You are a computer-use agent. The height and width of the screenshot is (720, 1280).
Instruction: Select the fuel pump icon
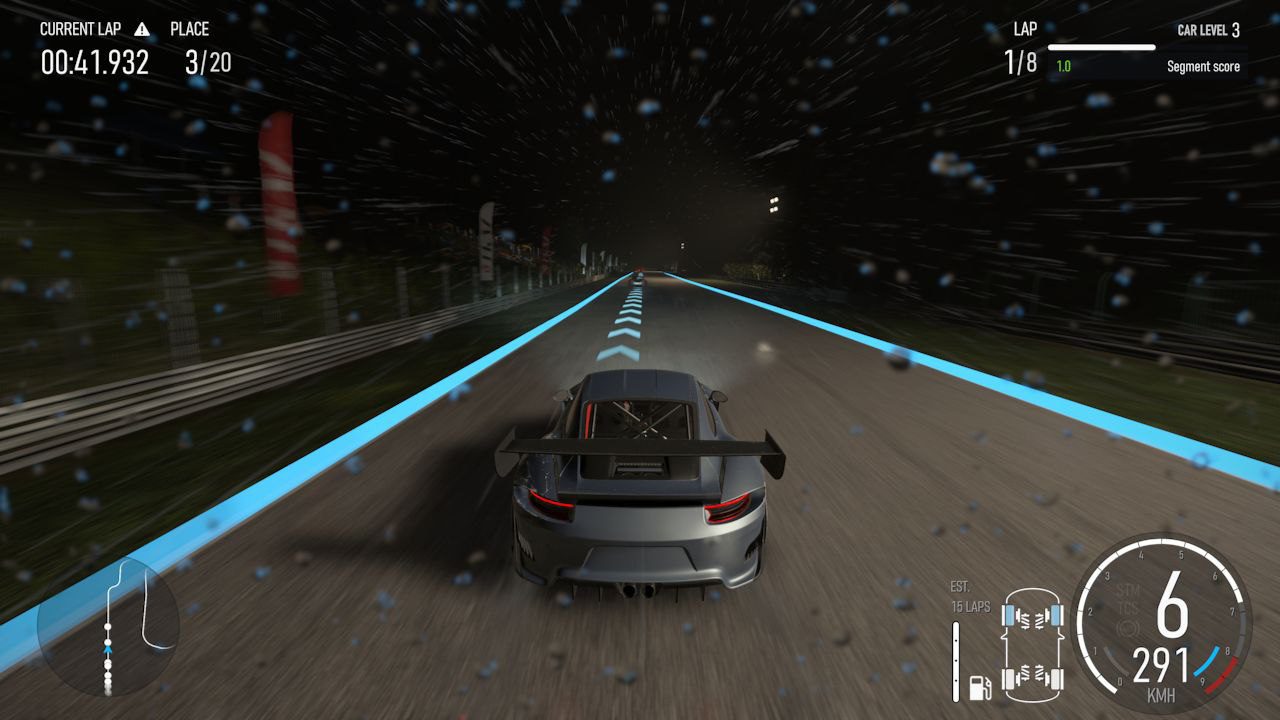(x=980, y=687)
